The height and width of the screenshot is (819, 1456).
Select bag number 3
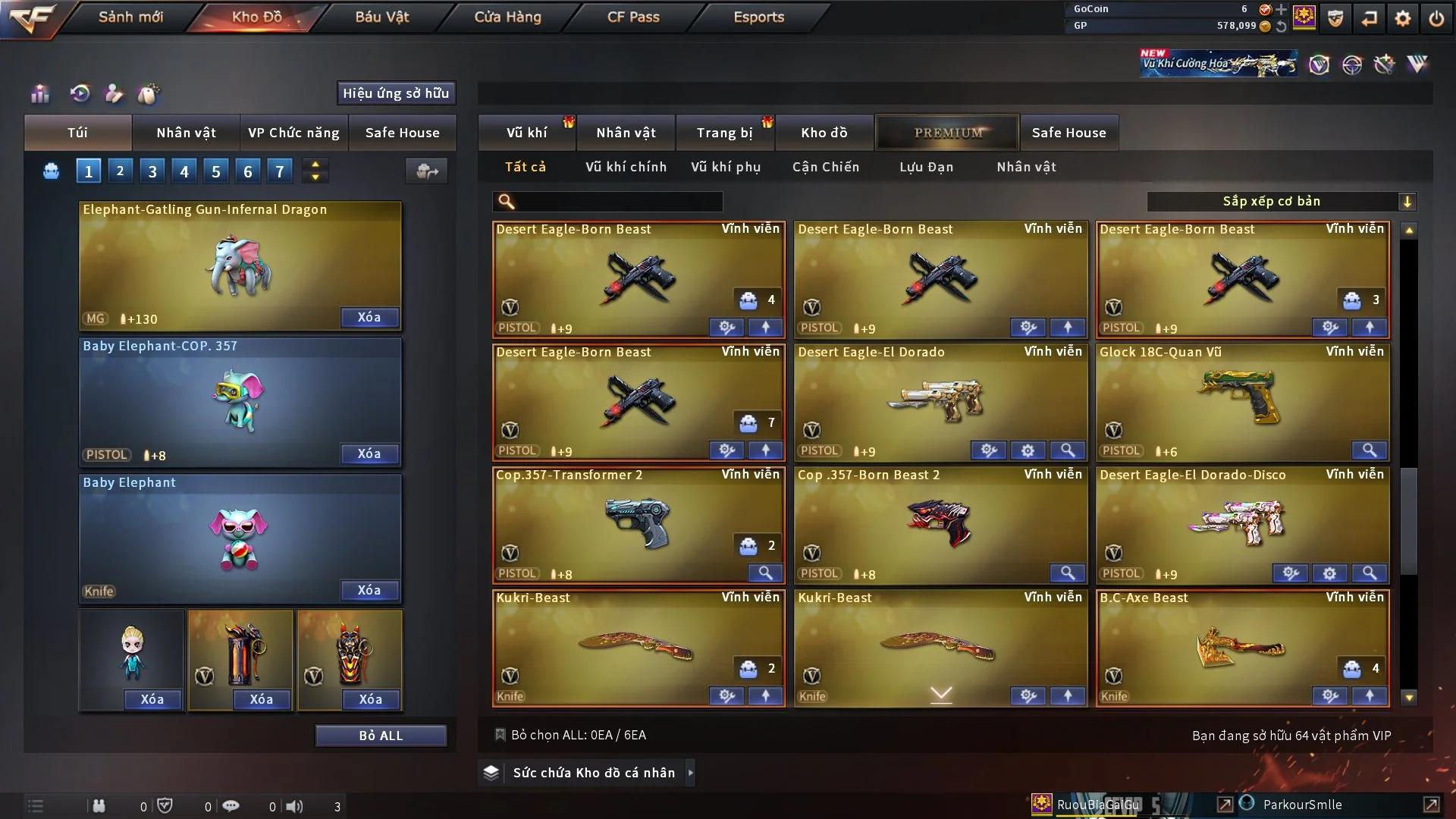coord(152,171)
